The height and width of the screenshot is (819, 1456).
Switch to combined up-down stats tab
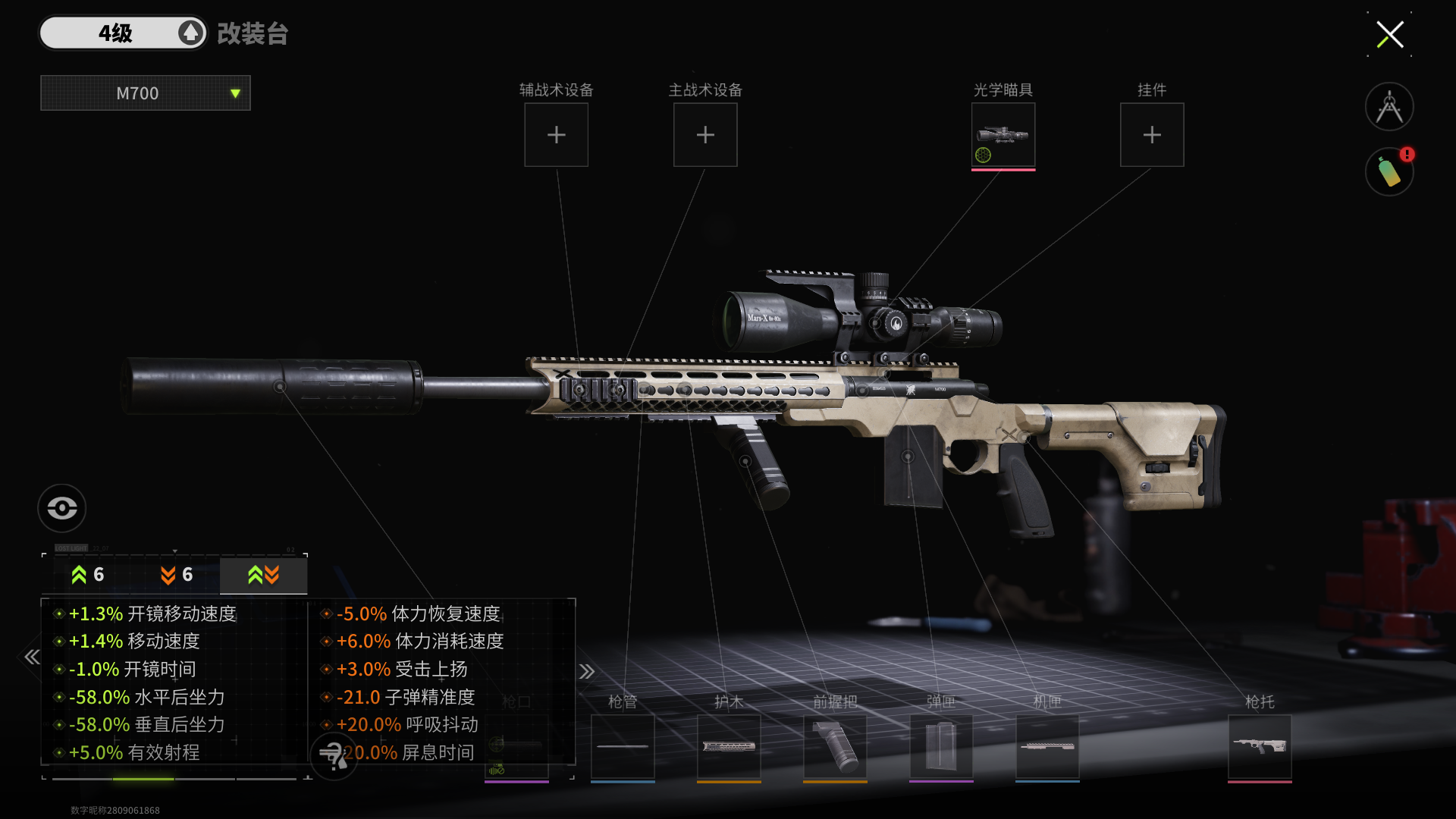pos(263,575)
